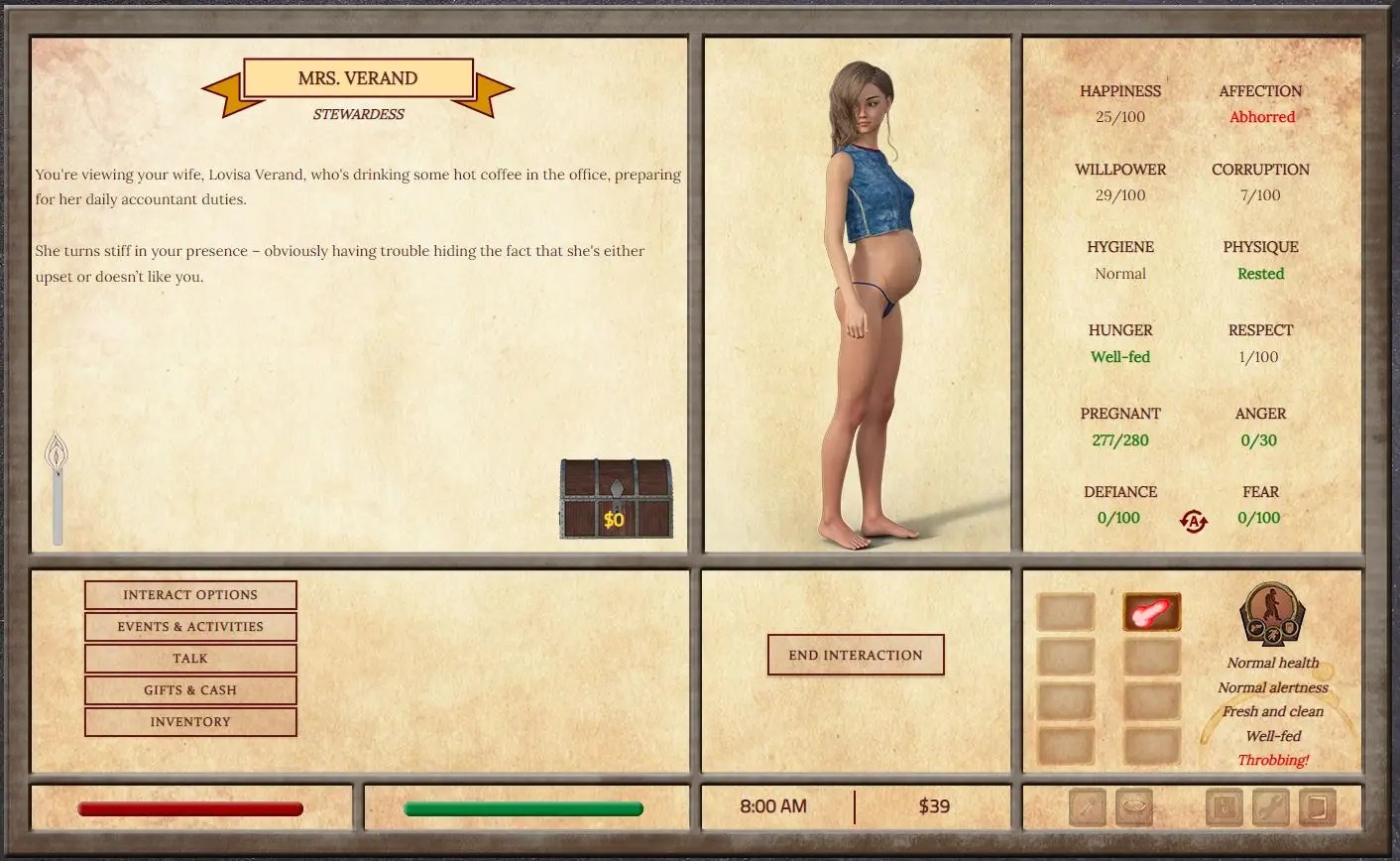The width and height of the screenshot is (1400, 861).
Task: Select Events & Activities
Action: coord(190,627)
